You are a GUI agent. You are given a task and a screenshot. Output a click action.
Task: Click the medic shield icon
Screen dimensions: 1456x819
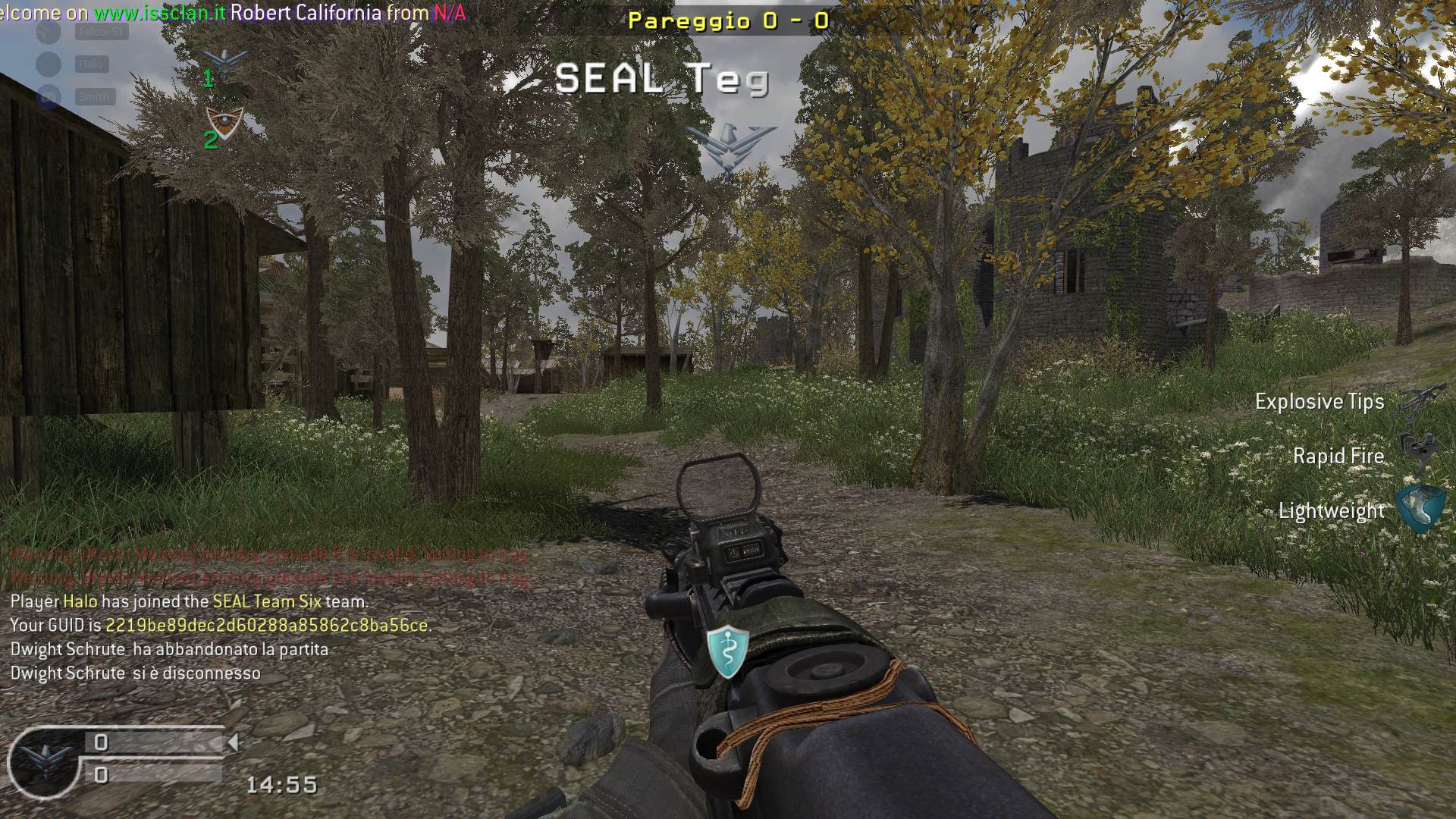point(728,651)
